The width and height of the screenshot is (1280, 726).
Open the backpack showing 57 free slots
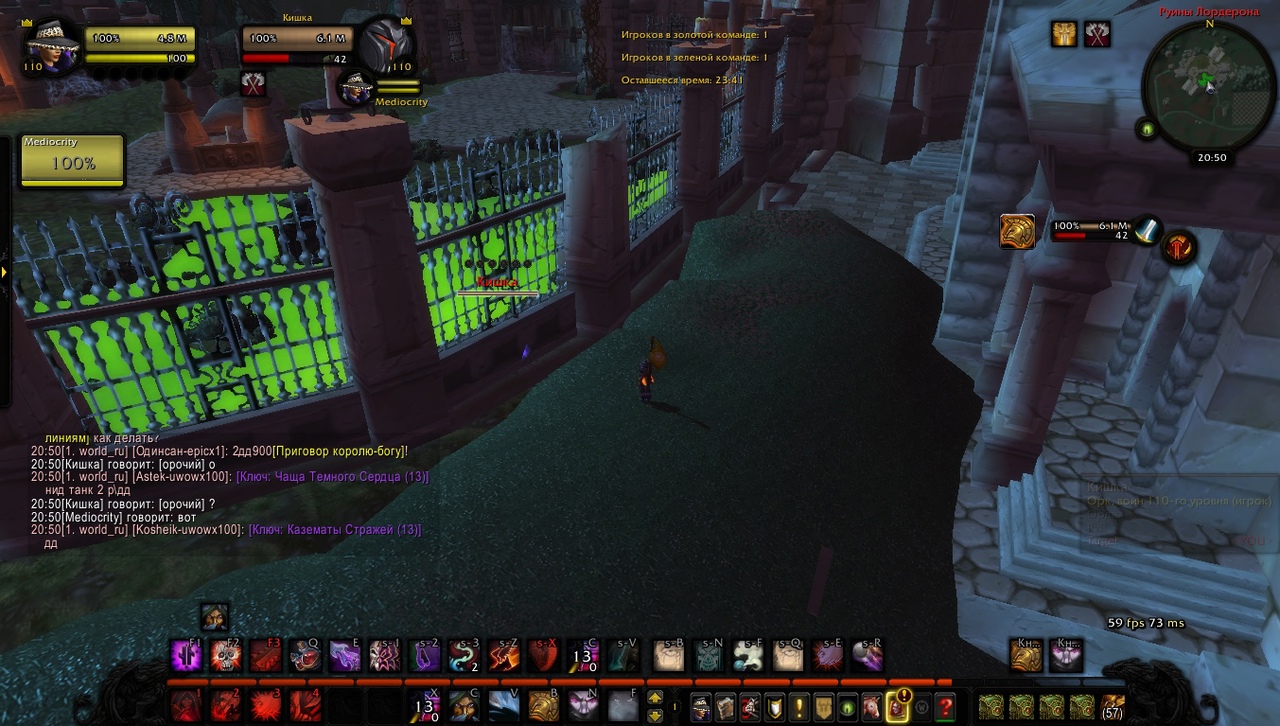tap(1112, 706)
